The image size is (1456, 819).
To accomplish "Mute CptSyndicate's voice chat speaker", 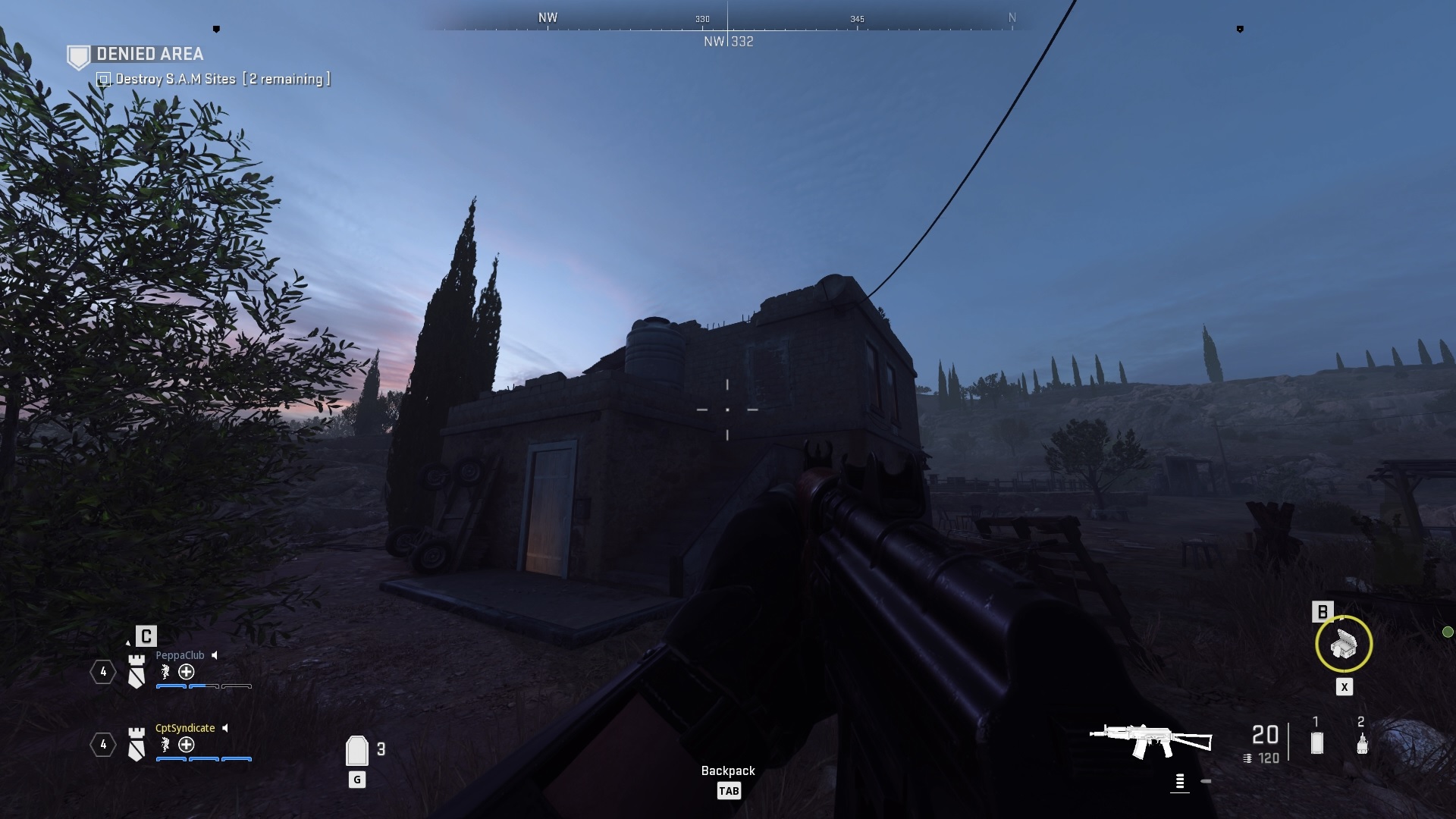I will [224, 728].
